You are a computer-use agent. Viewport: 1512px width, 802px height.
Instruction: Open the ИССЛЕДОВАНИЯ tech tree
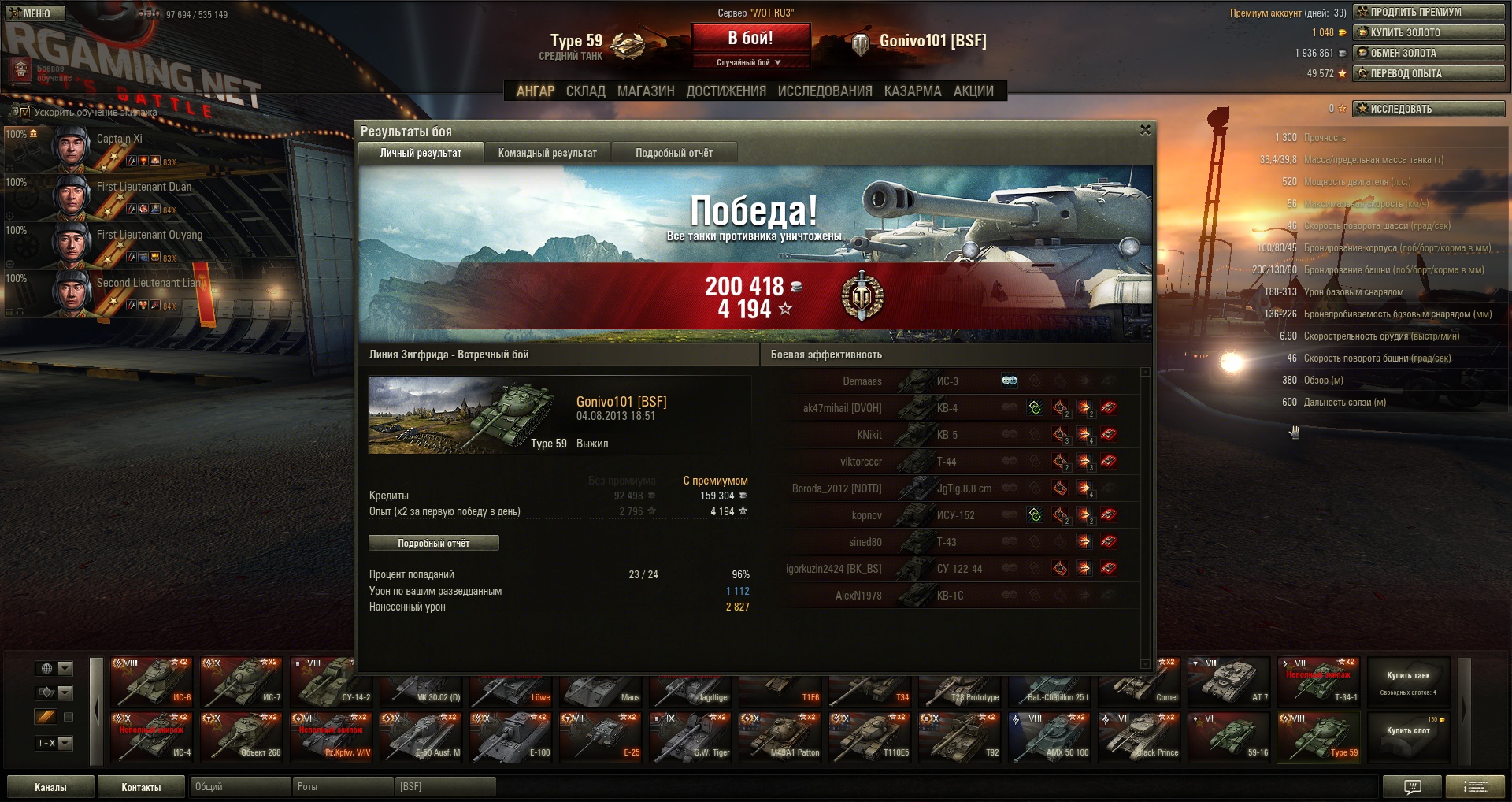click(825, 91)
